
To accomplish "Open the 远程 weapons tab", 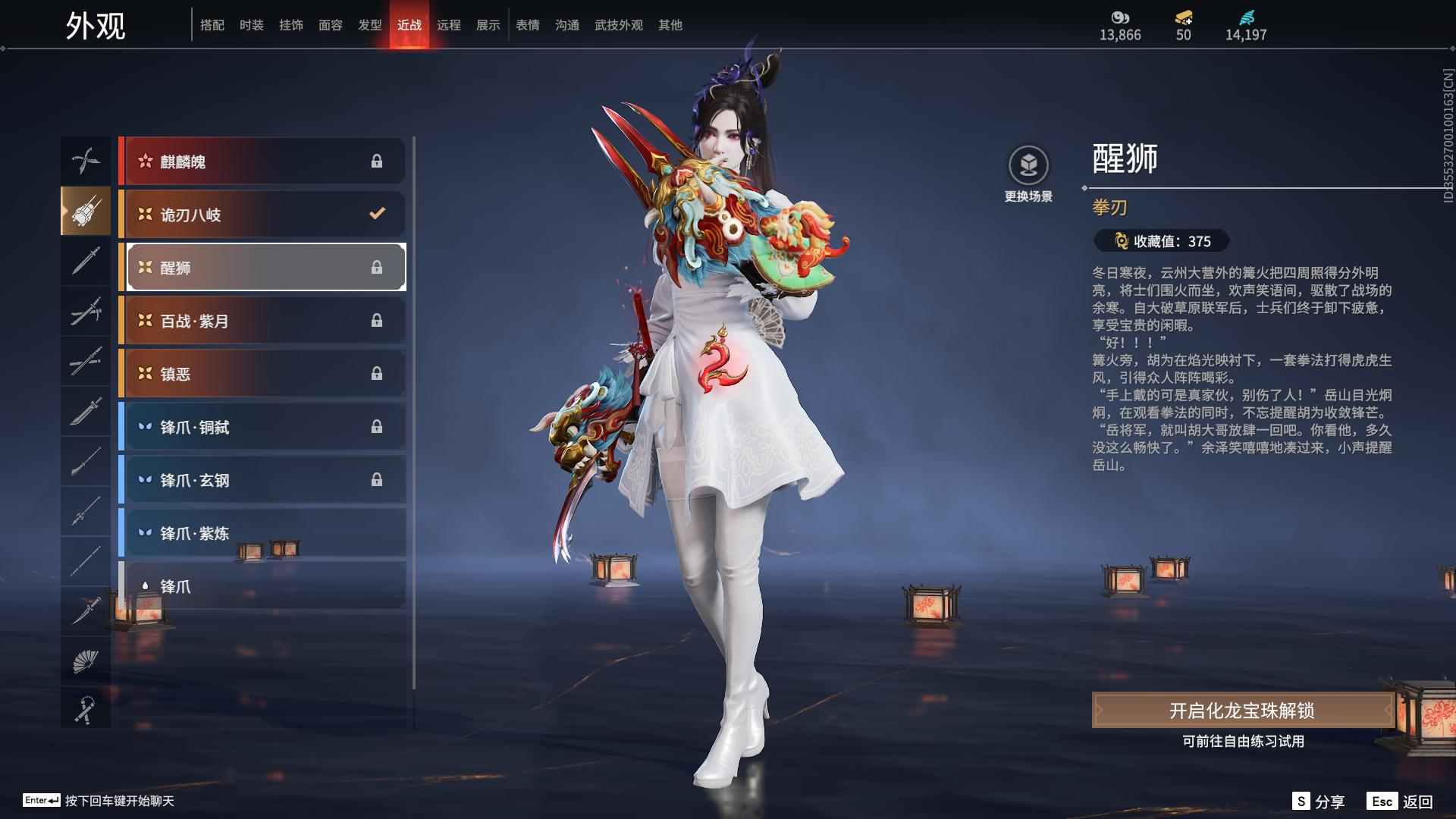I will [449, 24].
